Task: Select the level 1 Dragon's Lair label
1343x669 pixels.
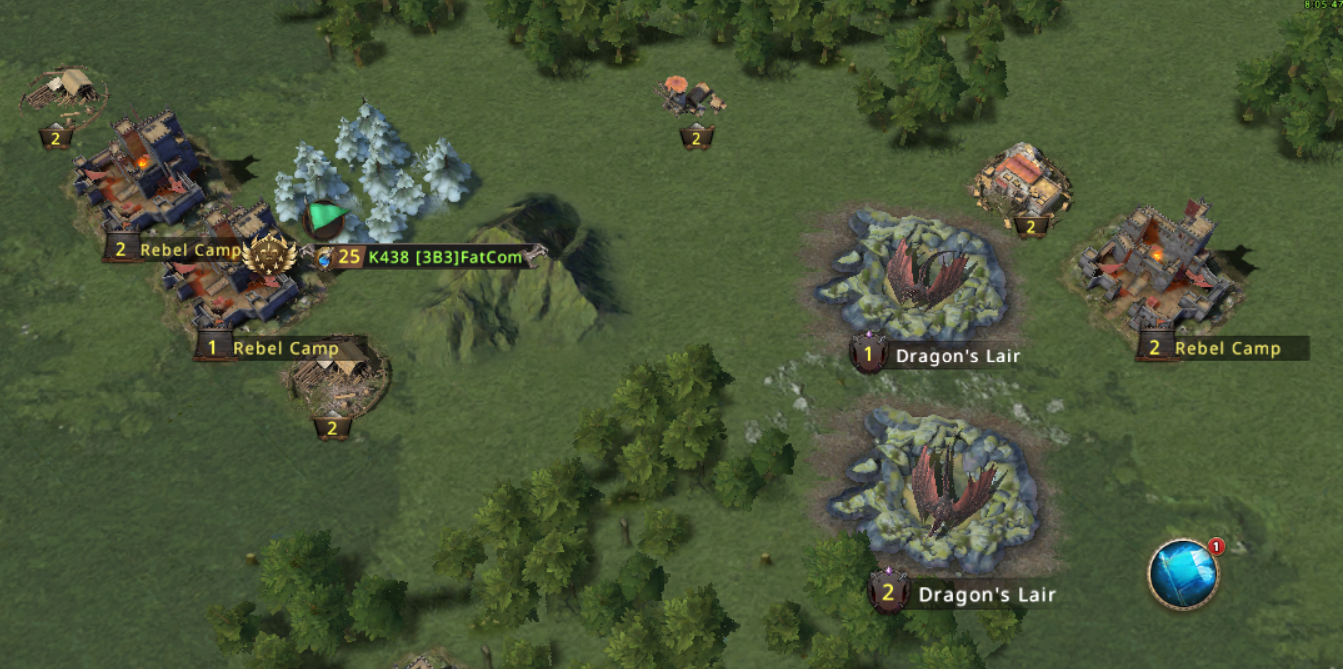Action: (x=935, y=355)
